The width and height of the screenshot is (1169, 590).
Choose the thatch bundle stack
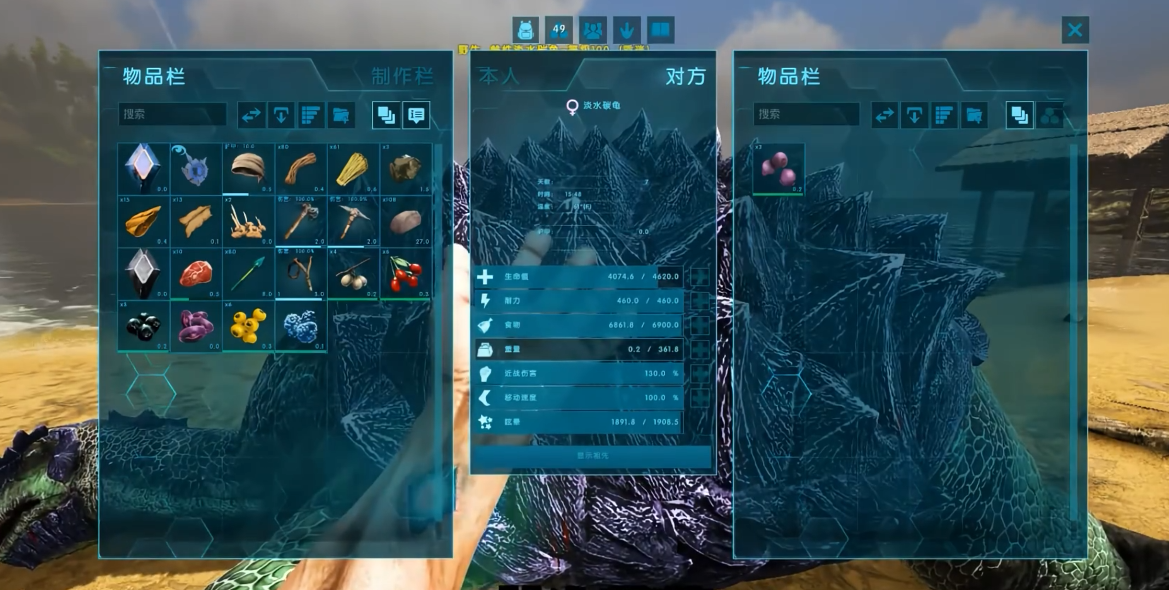(353, 168)
